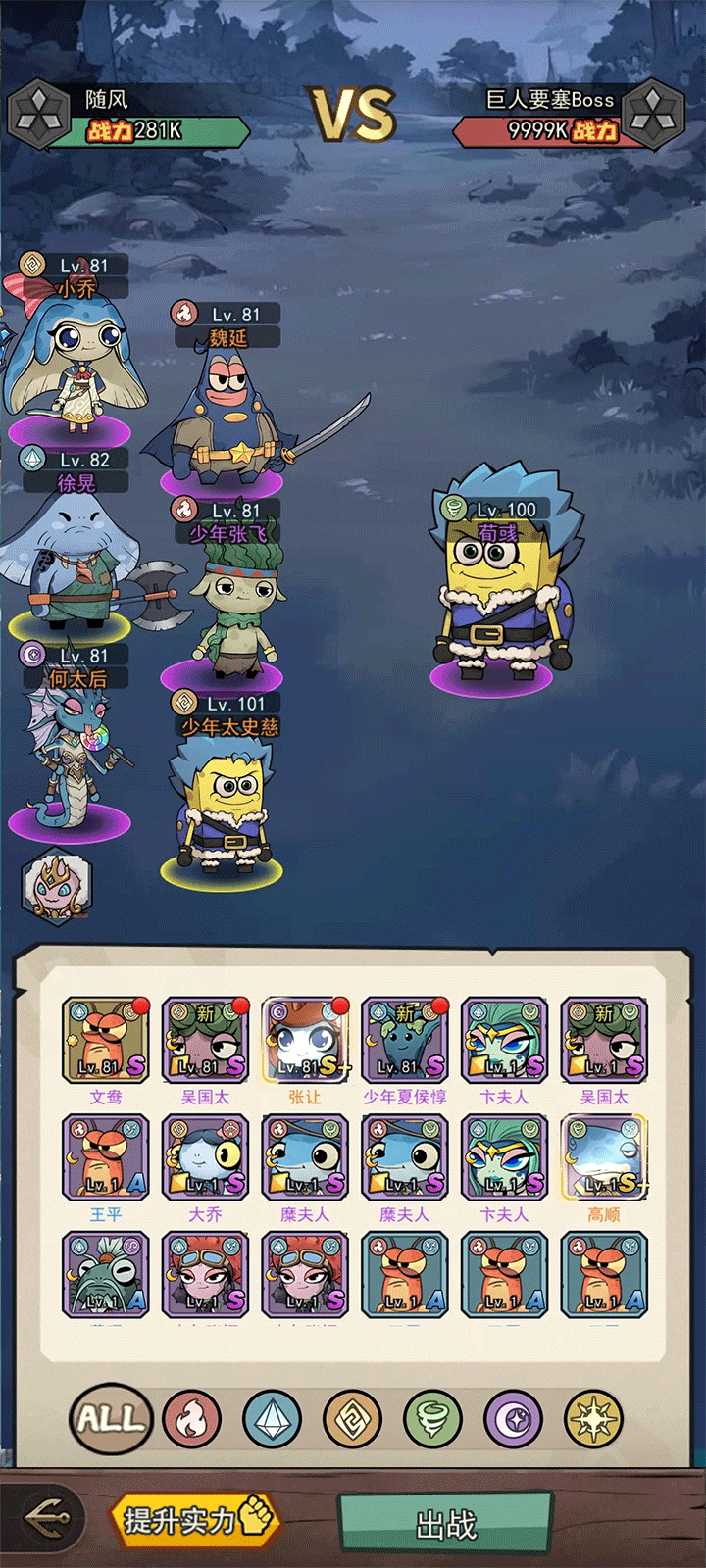Tap the 提升实力 power-up button
This screenshot has height=1568, width=706.
(x=194, y=1520)
